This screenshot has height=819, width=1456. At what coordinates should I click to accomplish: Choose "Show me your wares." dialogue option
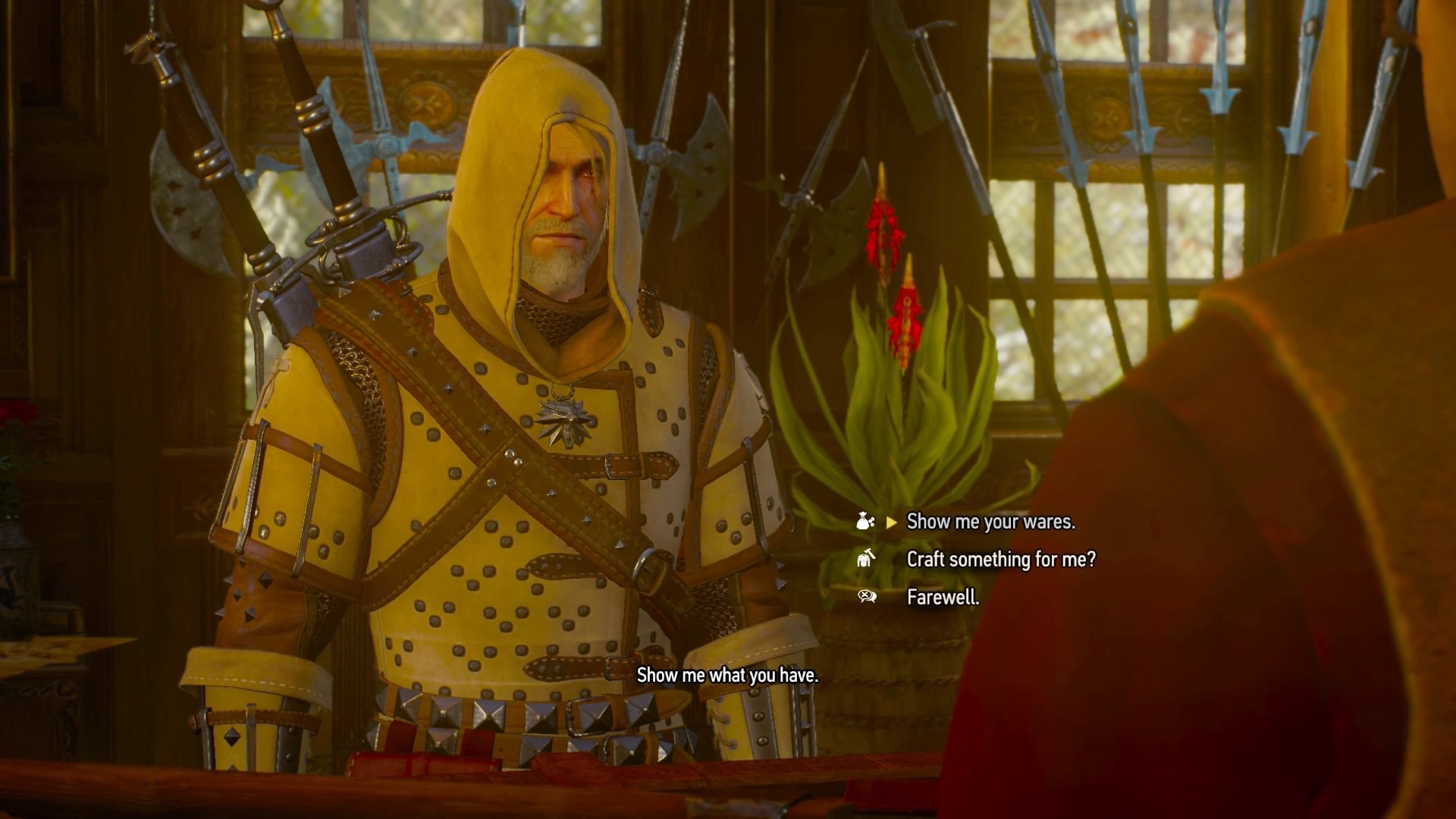[990, 522]
